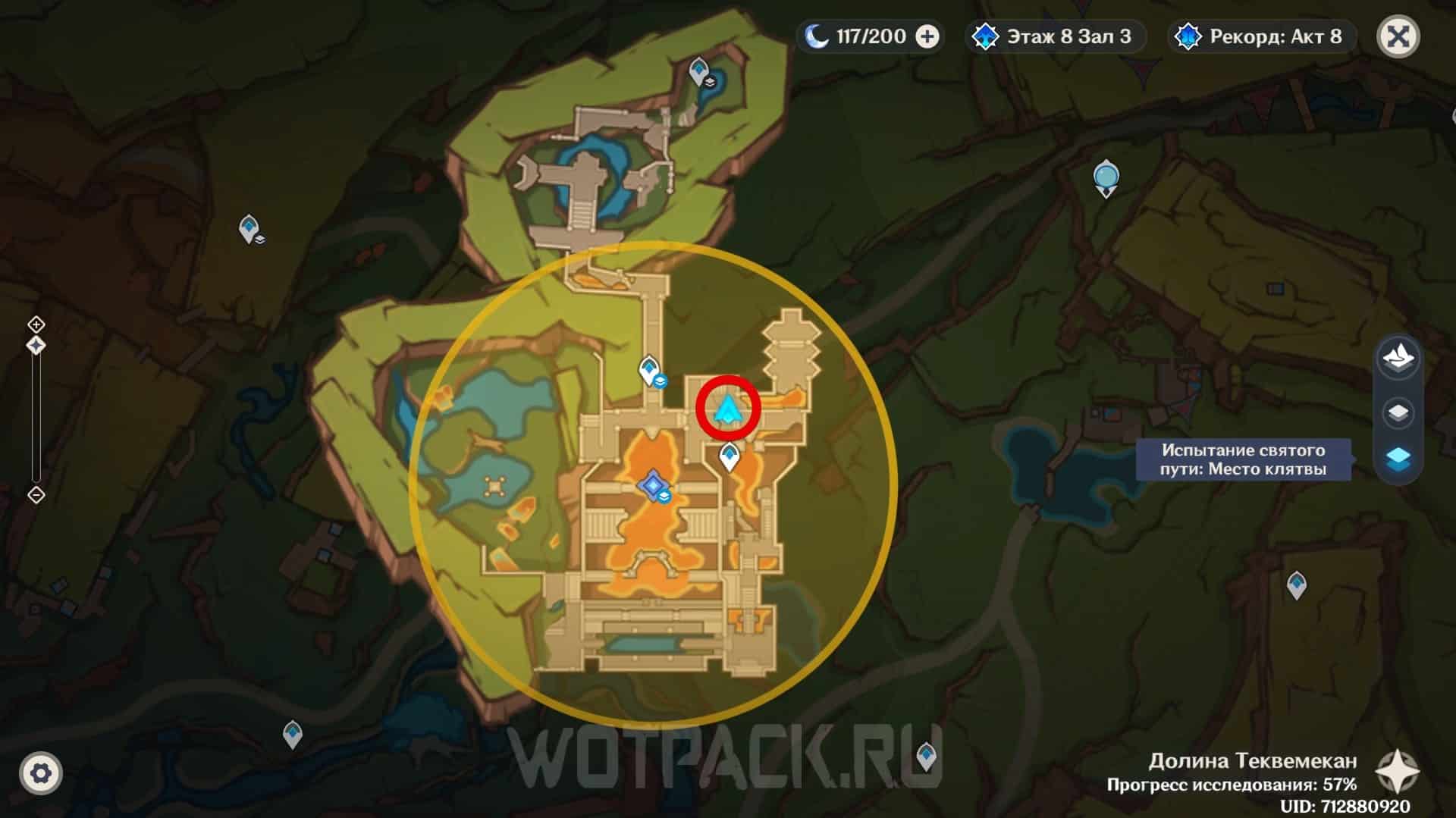Screen dimensions: 1456x818
Task: Zoom in the map with the plus button
Action: click(x=36, y=324)
